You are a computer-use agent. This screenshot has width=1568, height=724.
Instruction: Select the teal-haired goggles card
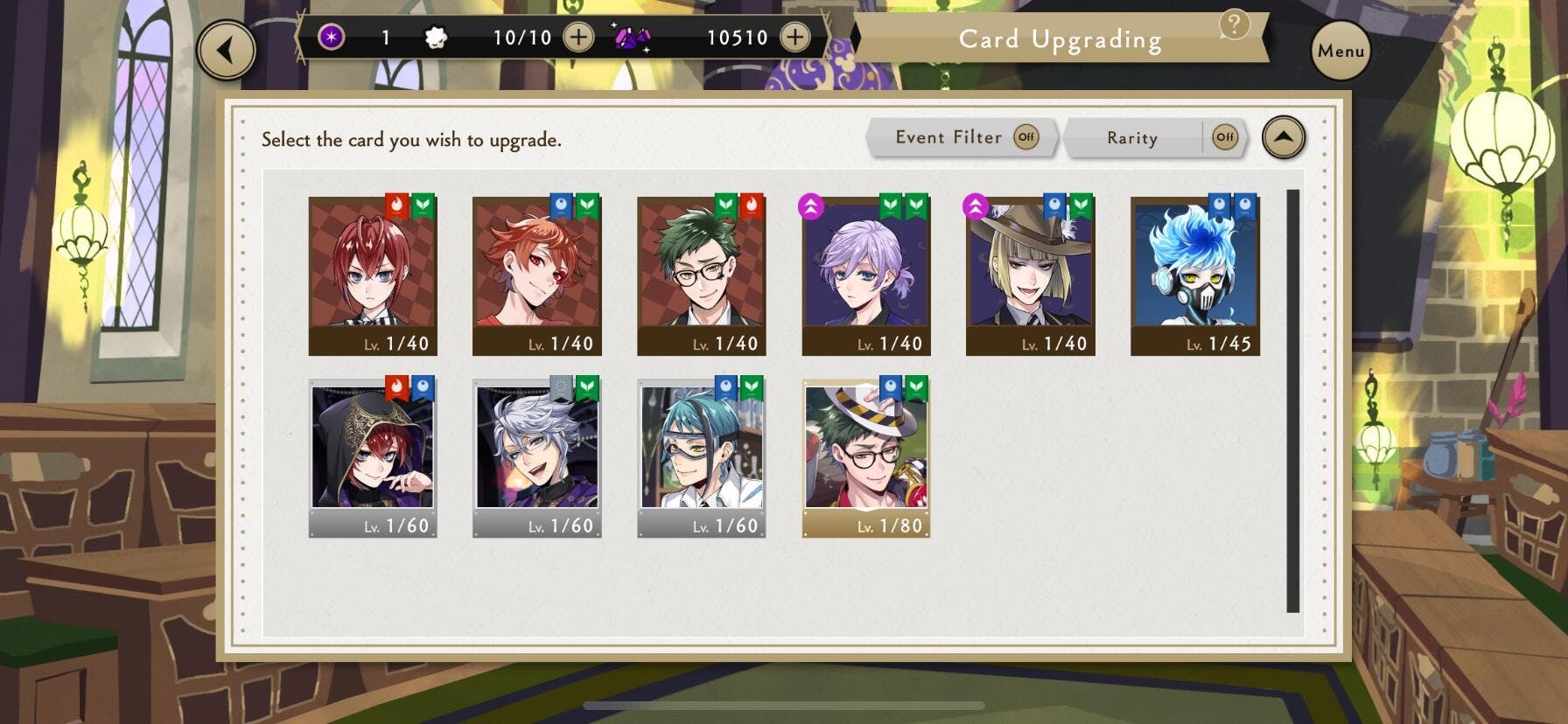pyautogui.click(x=701, y=456)
